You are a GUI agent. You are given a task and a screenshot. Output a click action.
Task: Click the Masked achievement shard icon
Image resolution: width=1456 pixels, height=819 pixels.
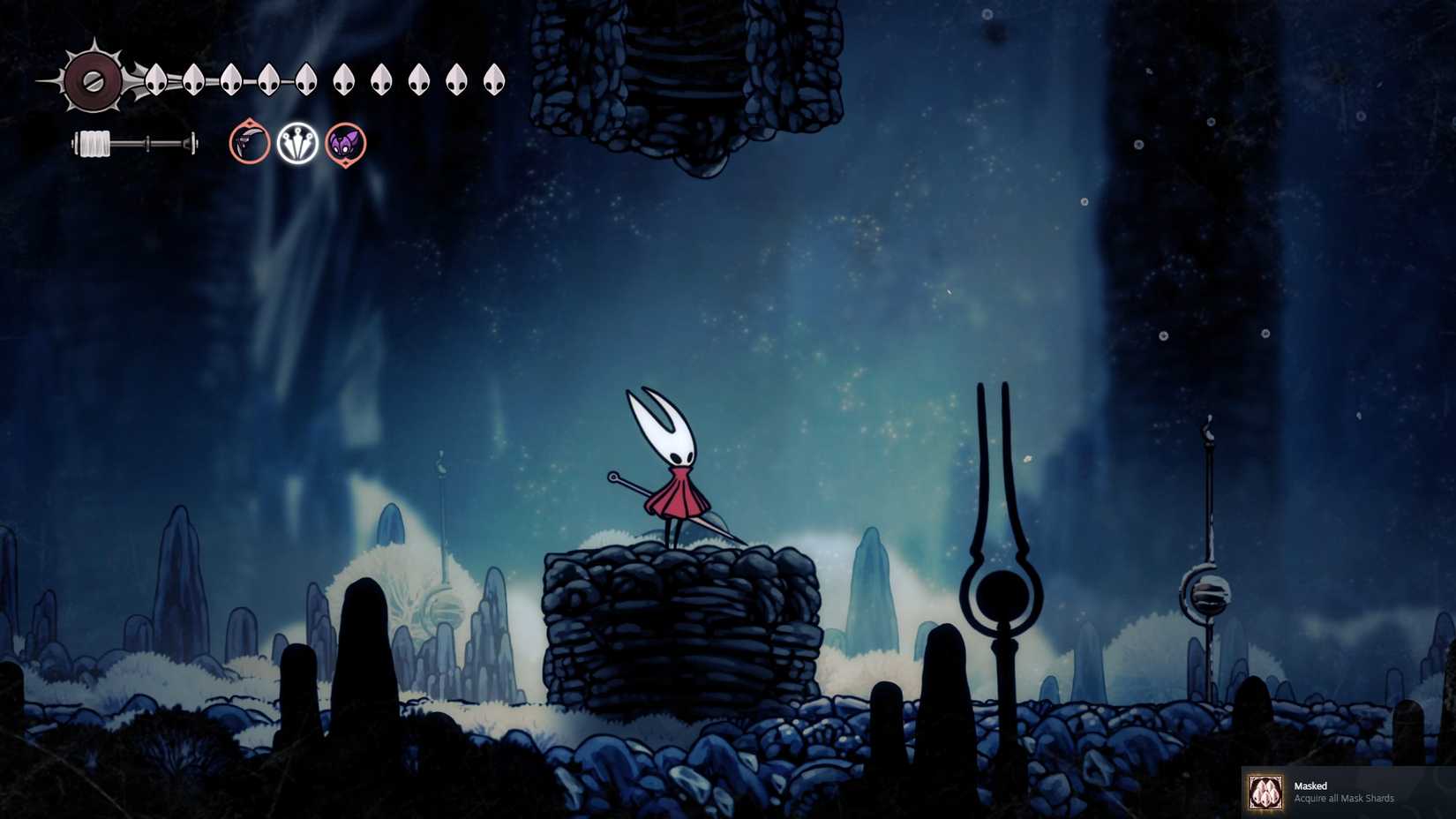tap(1265, 792)
